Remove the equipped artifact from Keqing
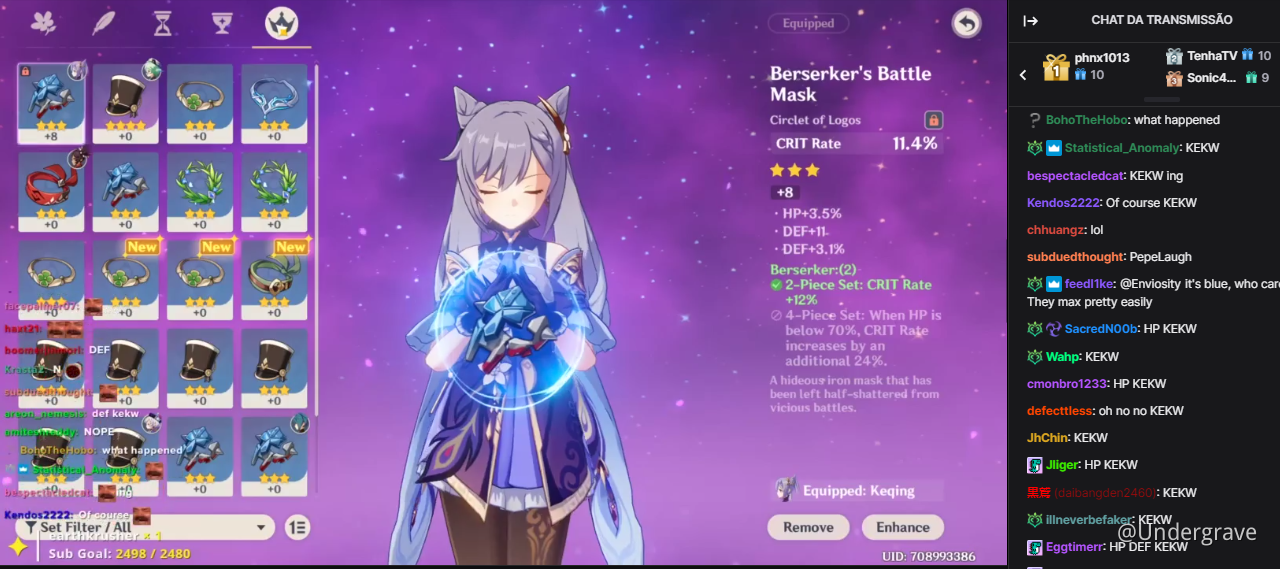Viewport: 1280px width, 569px height. (808, 527)
